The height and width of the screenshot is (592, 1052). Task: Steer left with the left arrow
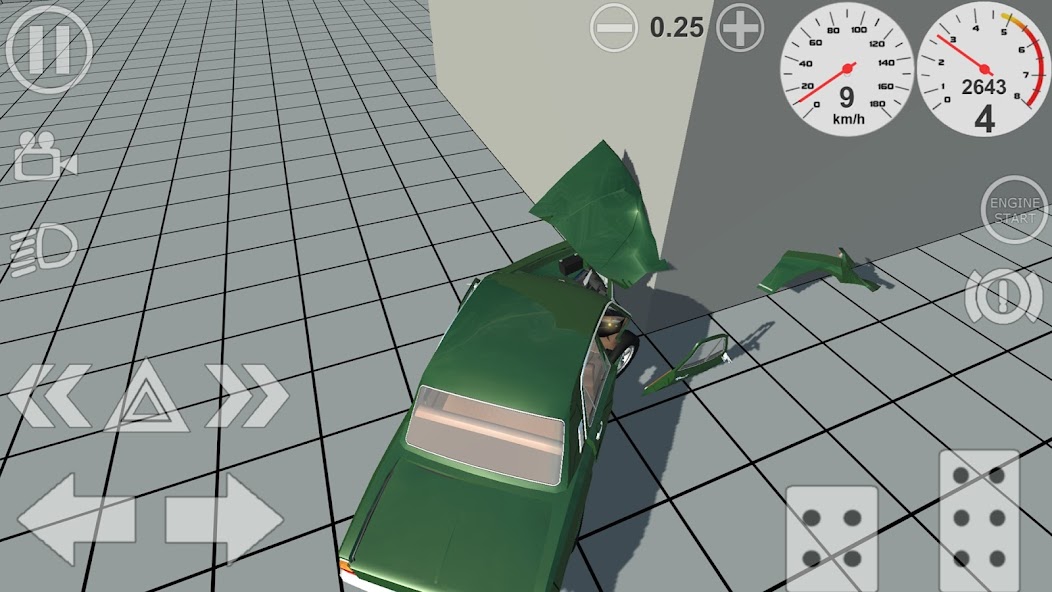(x=76, y=518)
